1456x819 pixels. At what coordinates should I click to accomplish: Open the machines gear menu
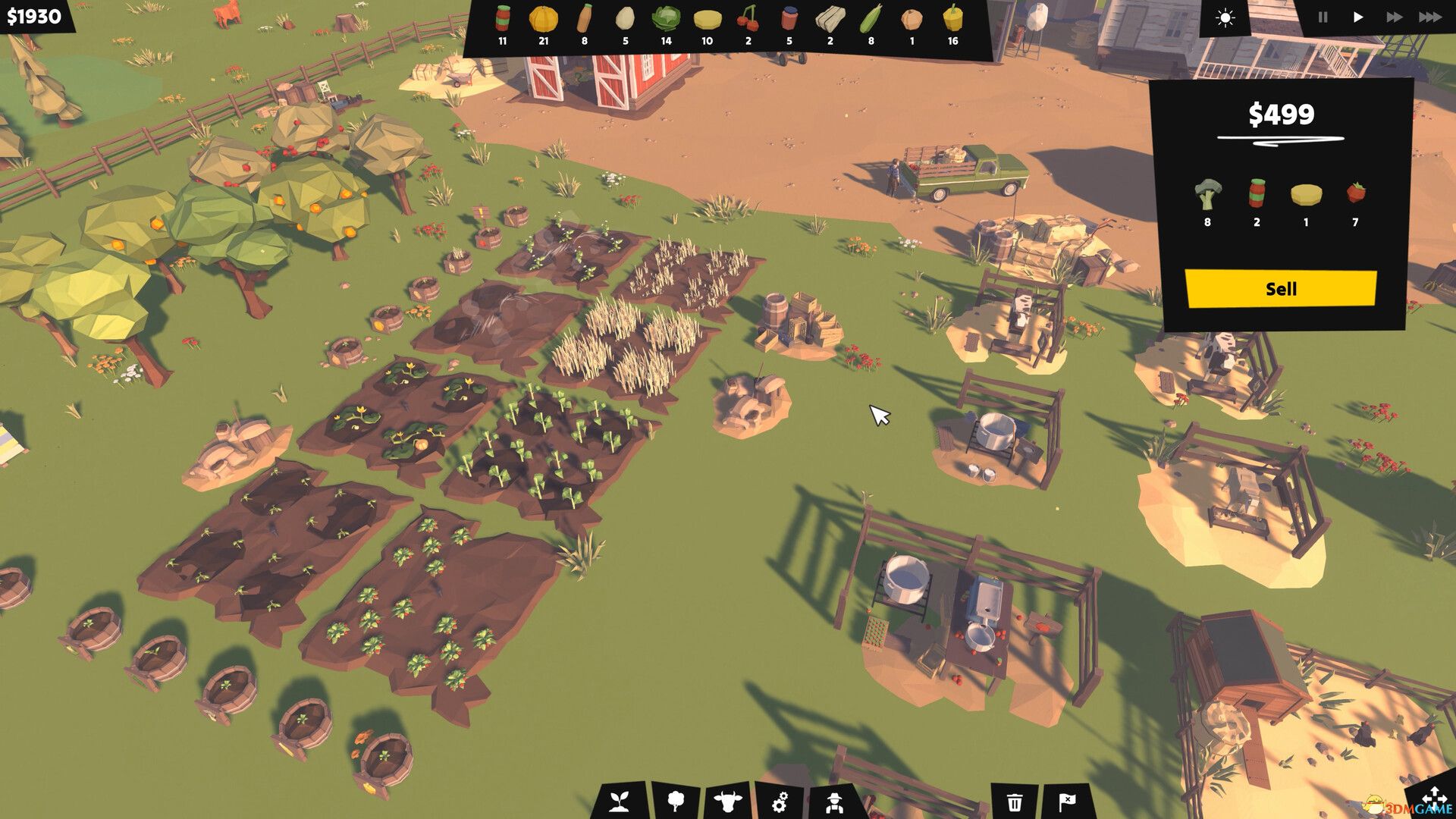tap(780, 801)
